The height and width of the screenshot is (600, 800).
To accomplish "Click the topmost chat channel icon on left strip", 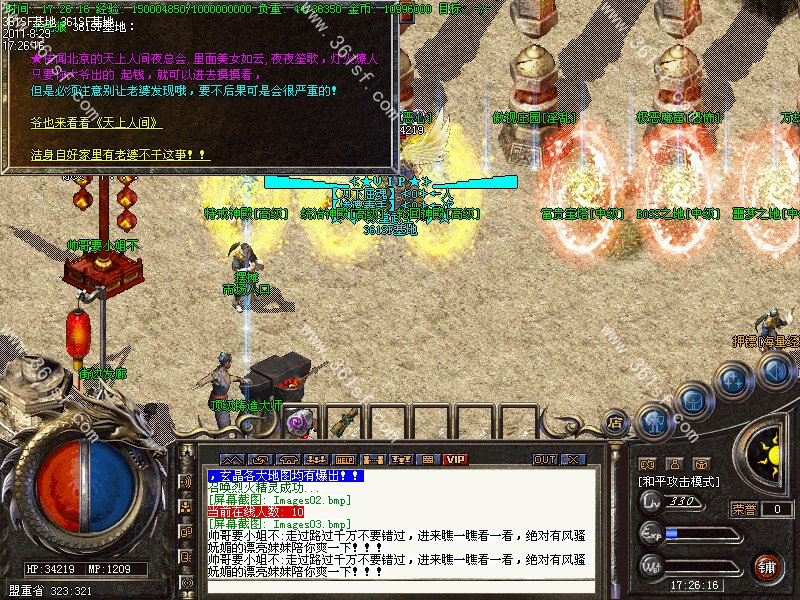I will (186, 481).
